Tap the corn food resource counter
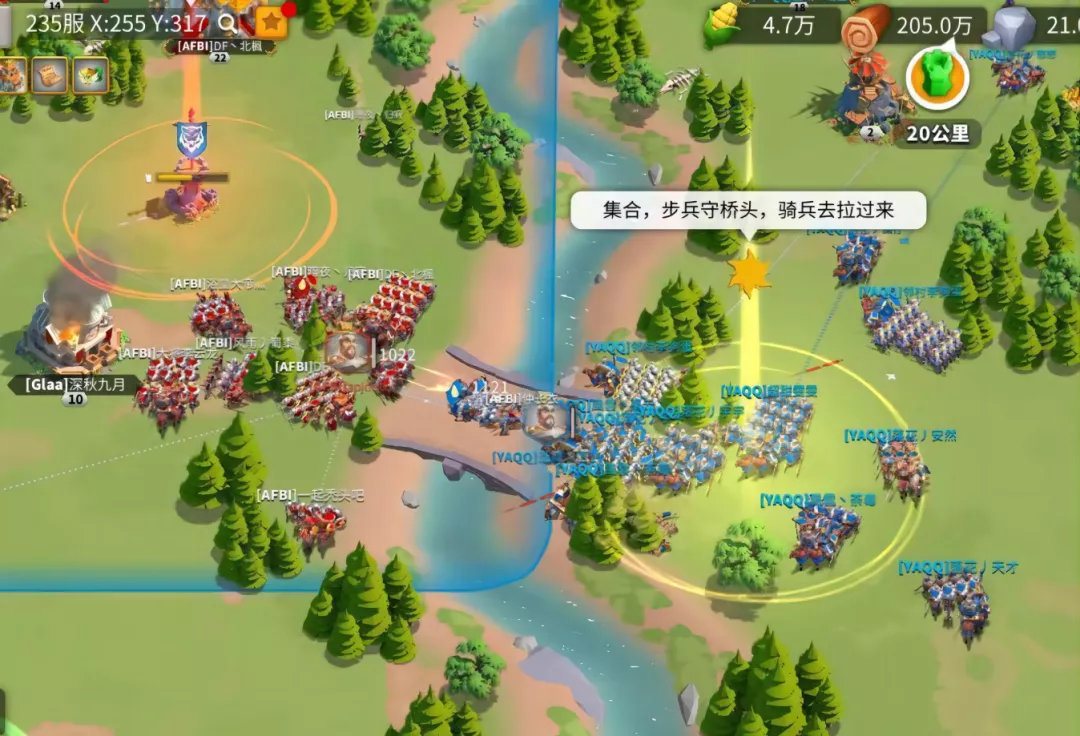1080x736 pixels. 770,26
